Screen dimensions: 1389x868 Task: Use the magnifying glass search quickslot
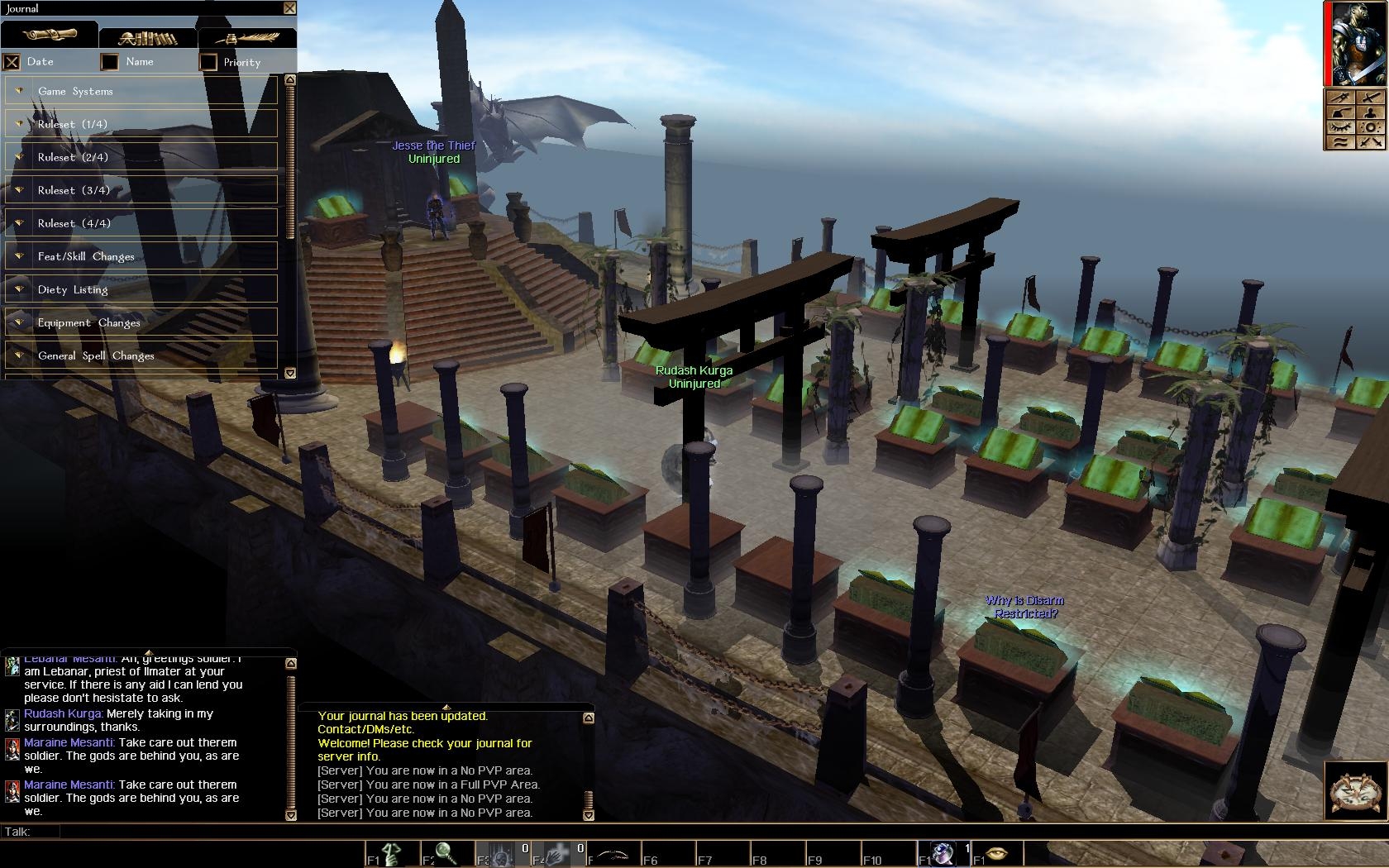click(x=446, y=852)
